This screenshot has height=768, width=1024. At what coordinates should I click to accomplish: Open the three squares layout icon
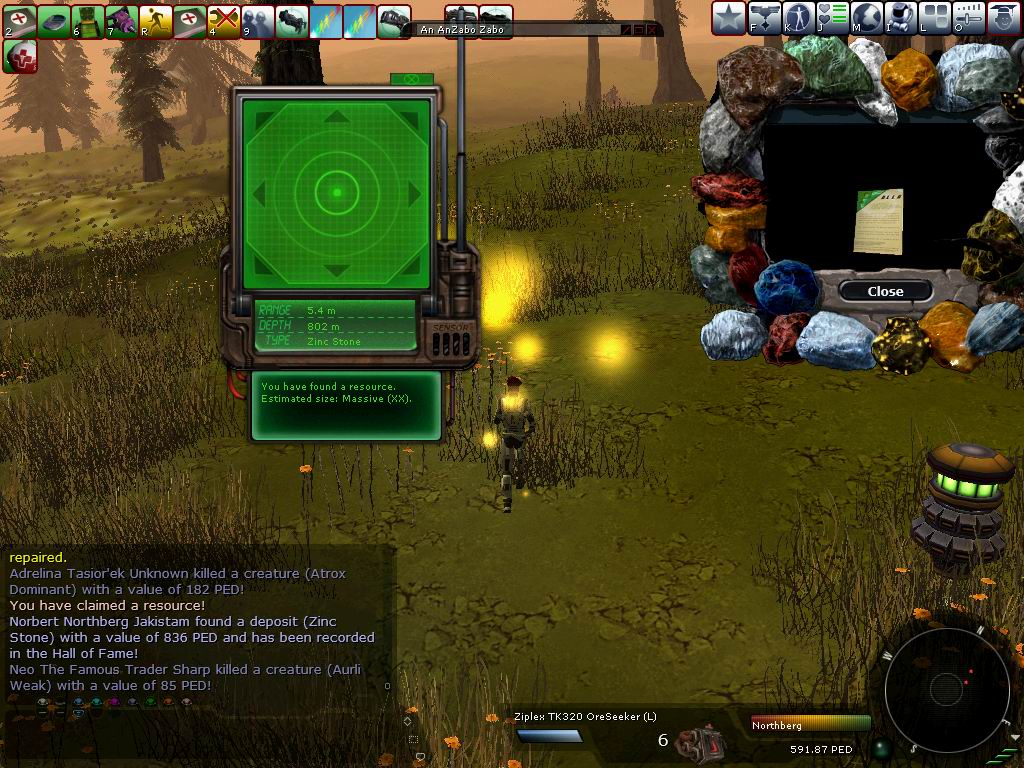[936, 18]
